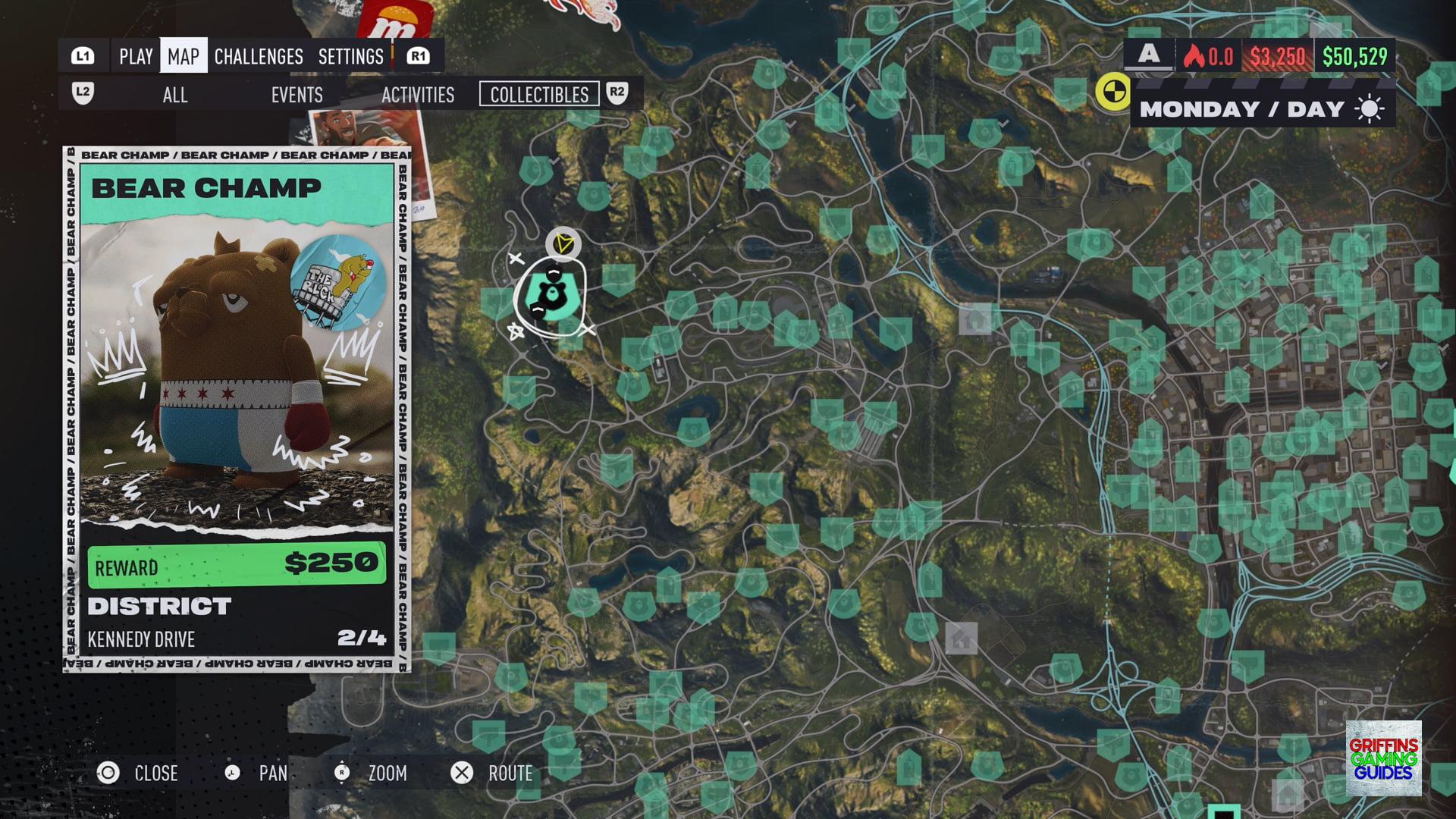Select the yellow crosshair marker near day indicator
The image size is (1456, 819).
coord(1112,93)
